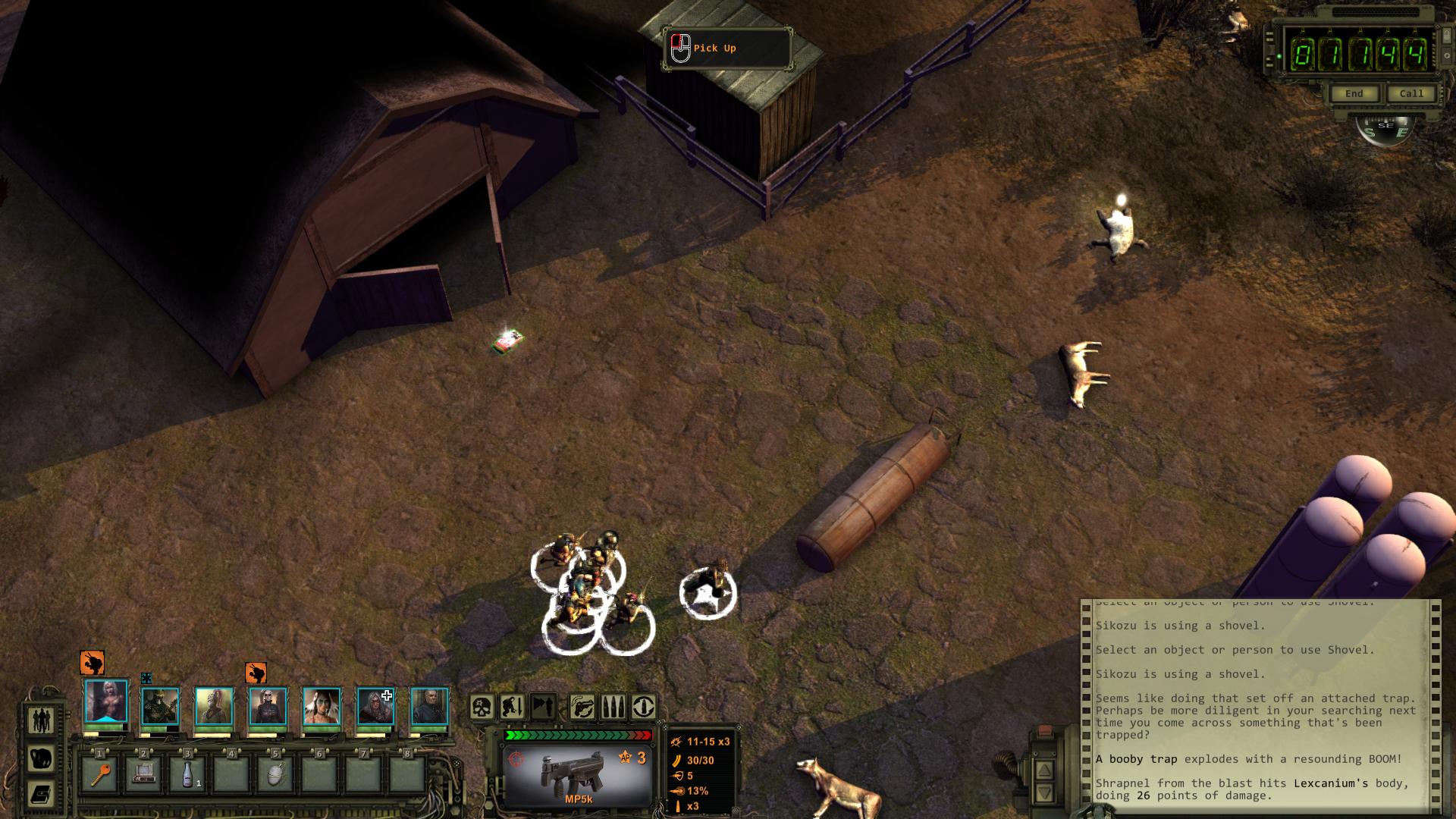Select the grenade in hotbar slot 5

[x=275, y=775]
